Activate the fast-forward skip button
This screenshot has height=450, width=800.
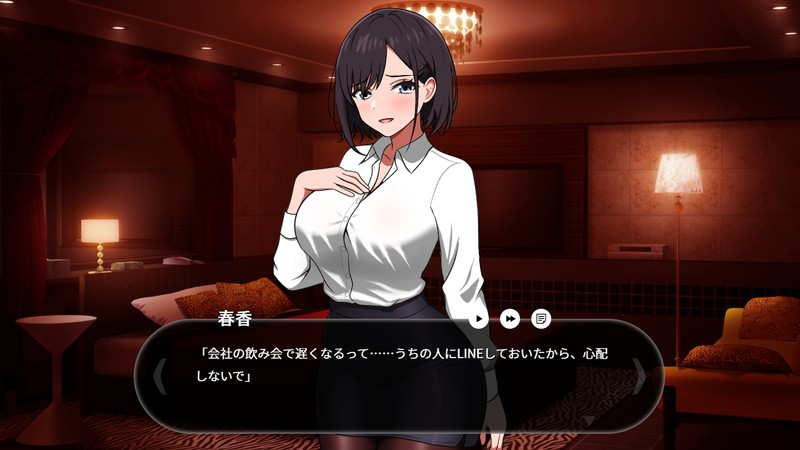pos(510,319)
